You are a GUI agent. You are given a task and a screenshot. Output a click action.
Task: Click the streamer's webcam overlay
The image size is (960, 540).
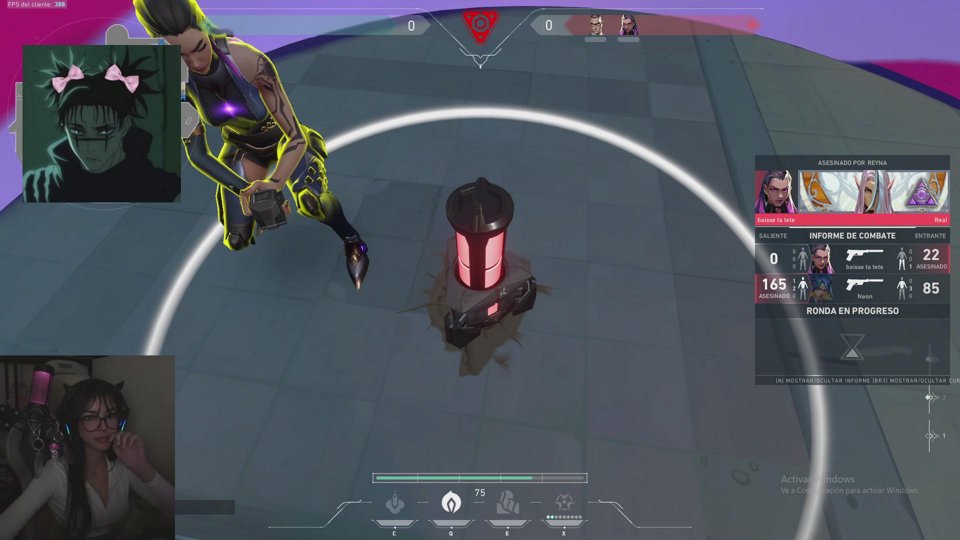[88, 447]
